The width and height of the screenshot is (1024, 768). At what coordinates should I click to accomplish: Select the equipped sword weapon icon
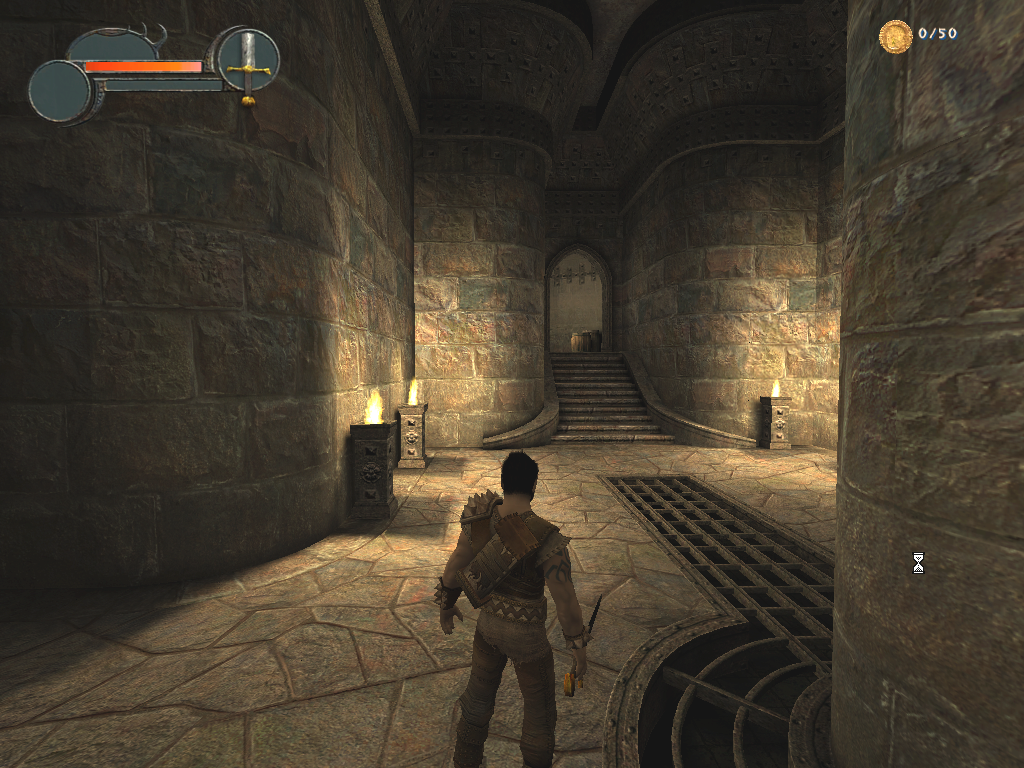248,61
